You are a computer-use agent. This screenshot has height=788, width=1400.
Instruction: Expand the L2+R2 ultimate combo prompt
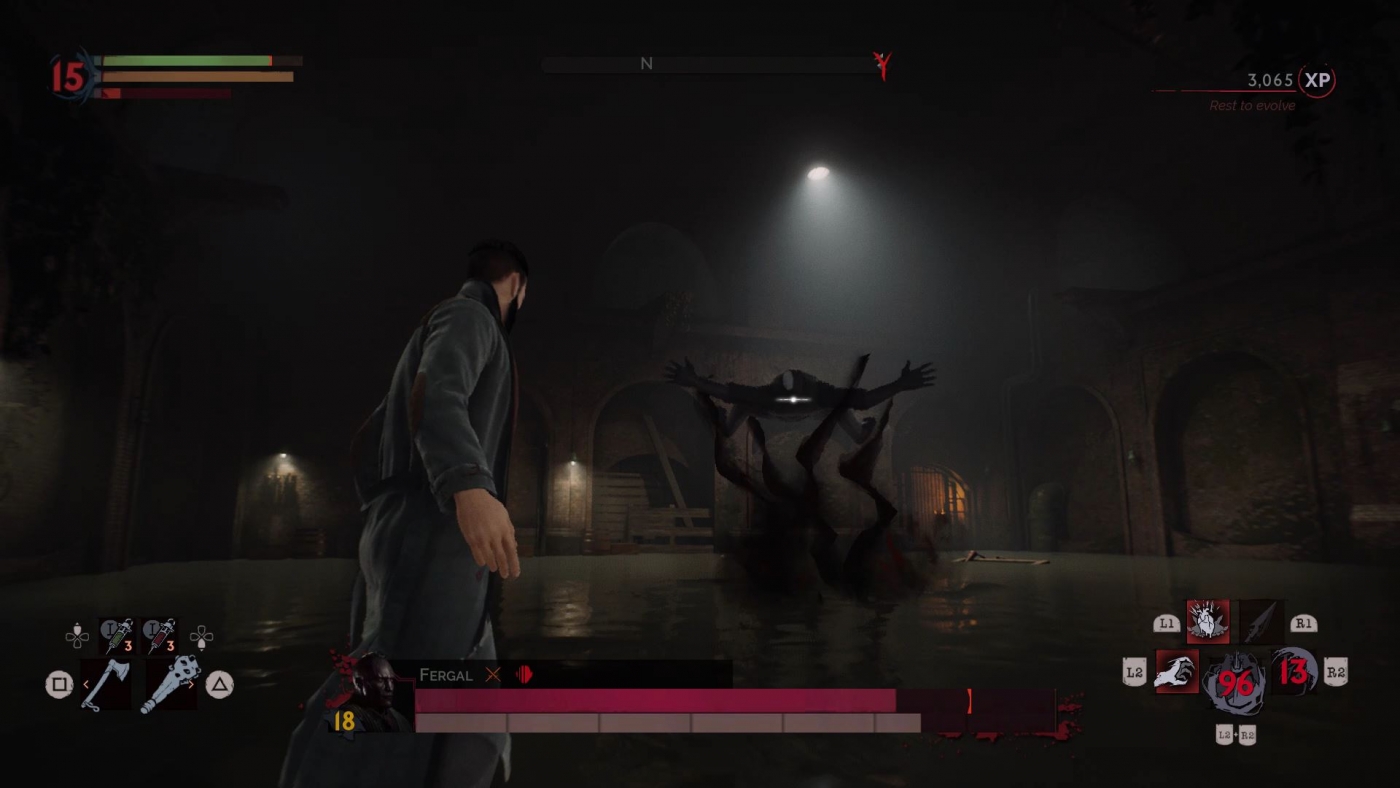(x=1237, y=735)
